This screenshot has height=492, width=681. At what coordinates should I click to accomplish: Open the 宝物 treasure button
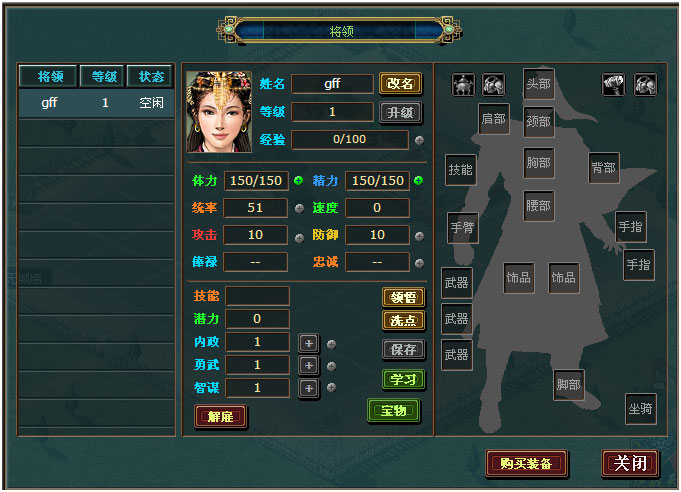point(394,410)
